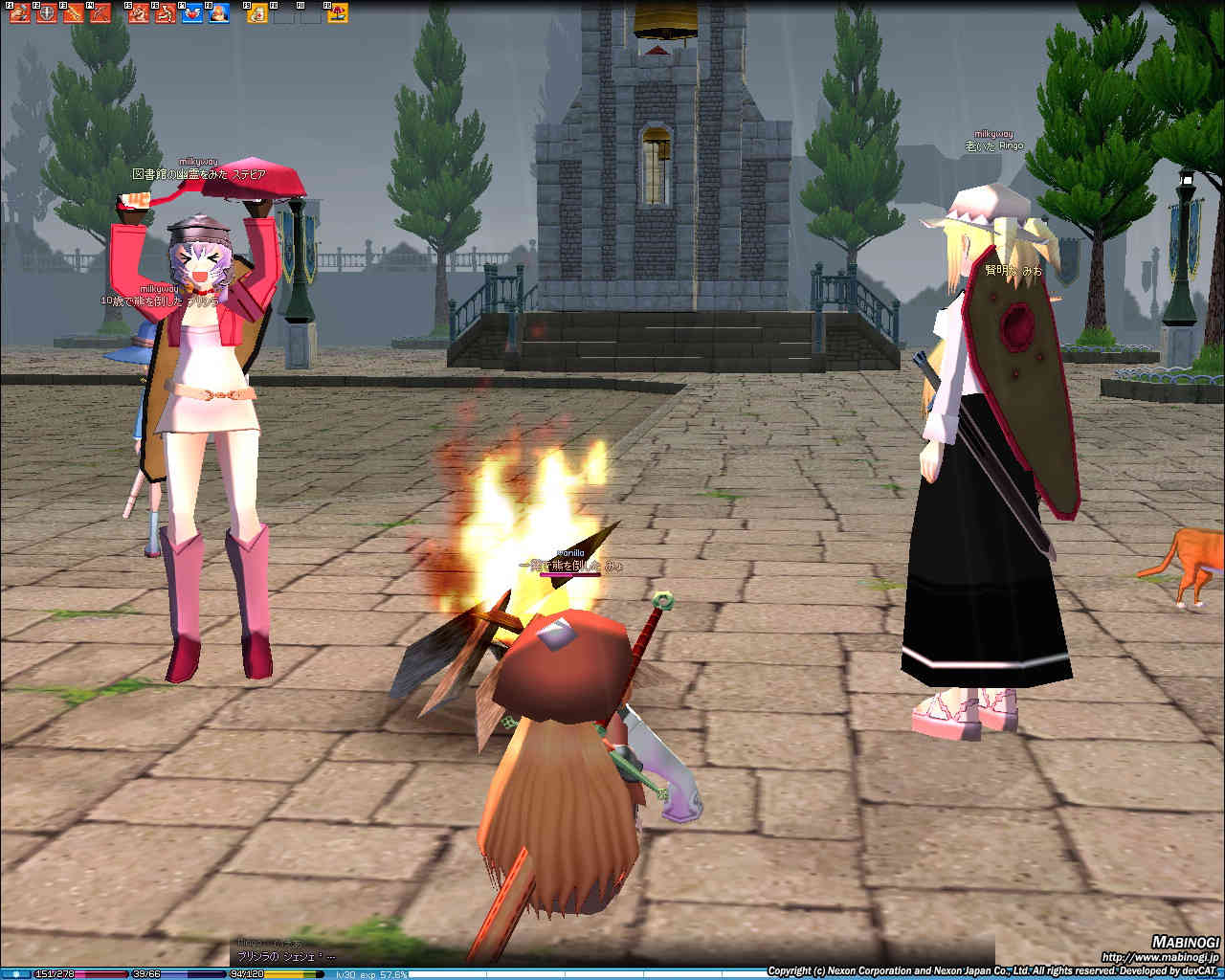1225x980 pixels.
Task: Use the first aid bandage skill on F9
Action: click(257, 13)
